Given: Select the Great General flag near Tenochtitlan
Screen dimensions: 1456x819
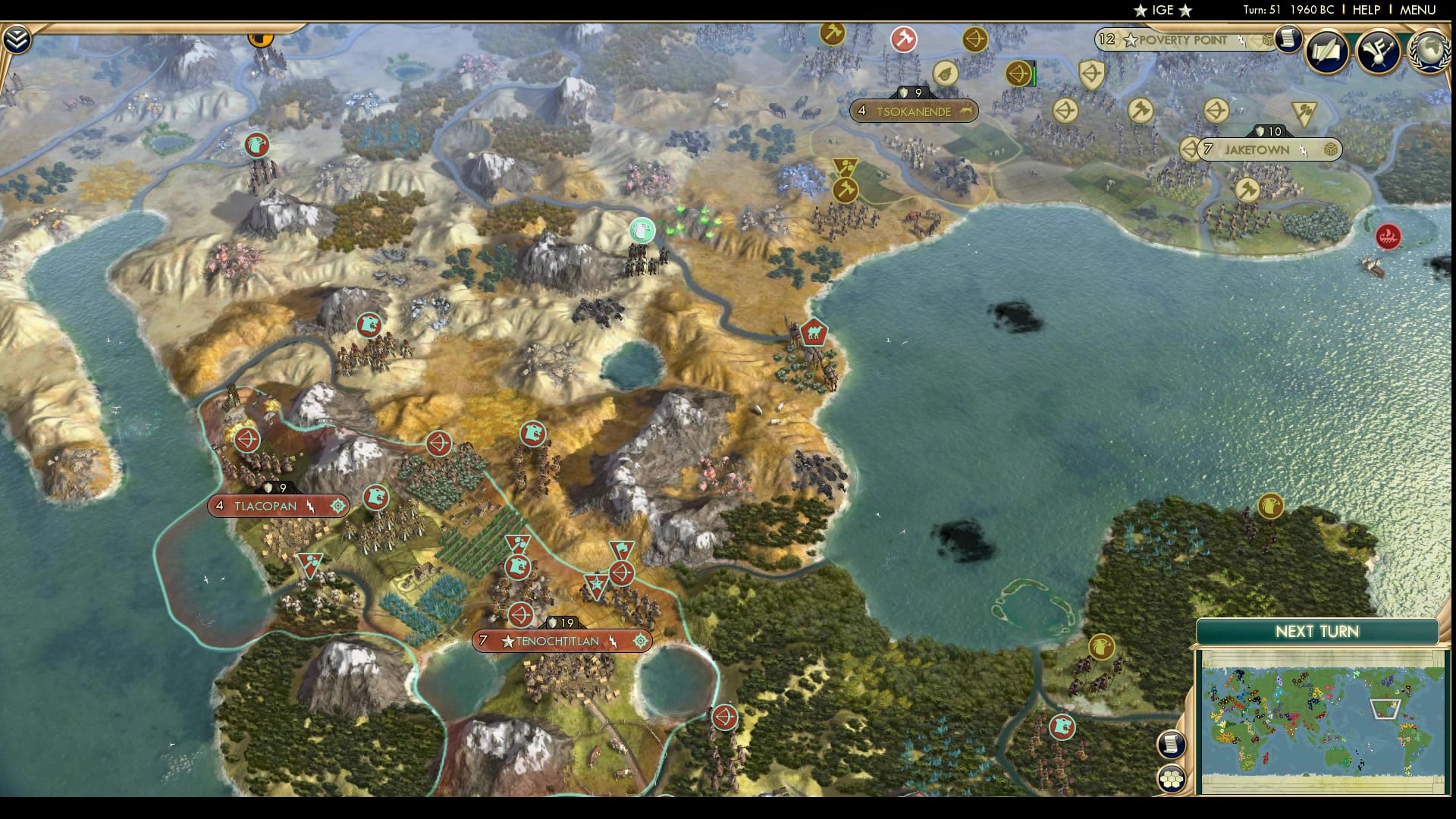Looking at the screenshot, I should (597, 584).
